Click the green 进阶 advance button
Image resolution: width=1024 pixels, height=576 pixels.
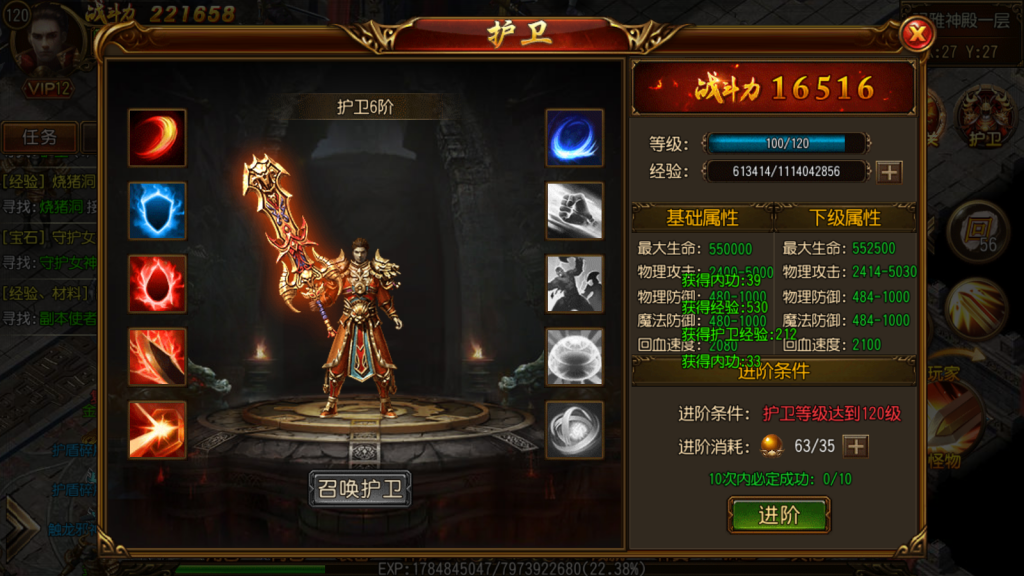pos(779,515)
